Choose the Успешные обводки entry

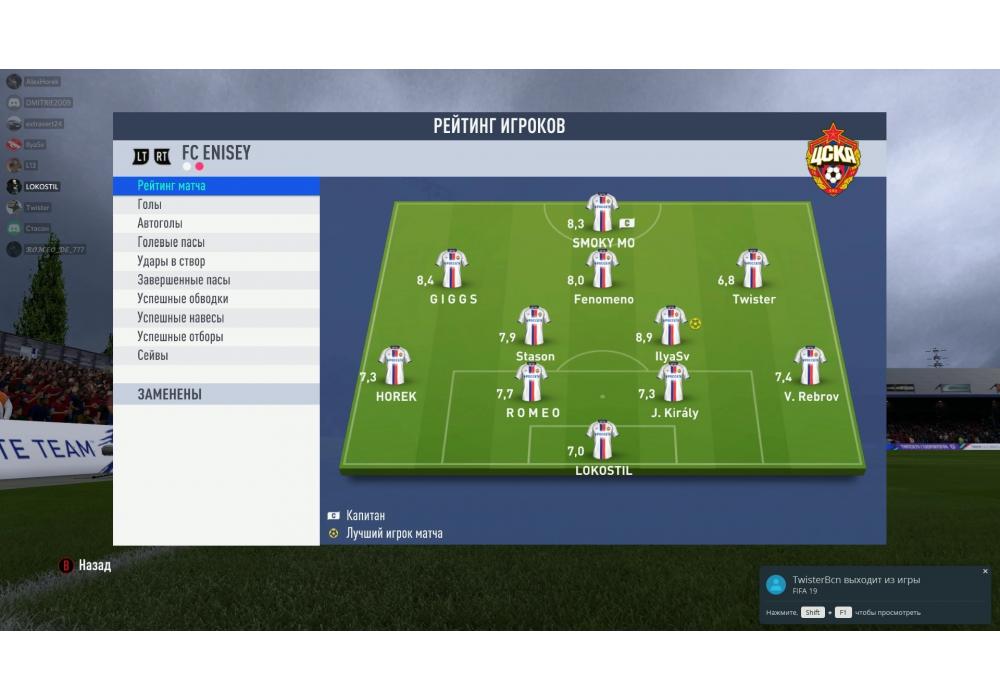tap(216, 299)
